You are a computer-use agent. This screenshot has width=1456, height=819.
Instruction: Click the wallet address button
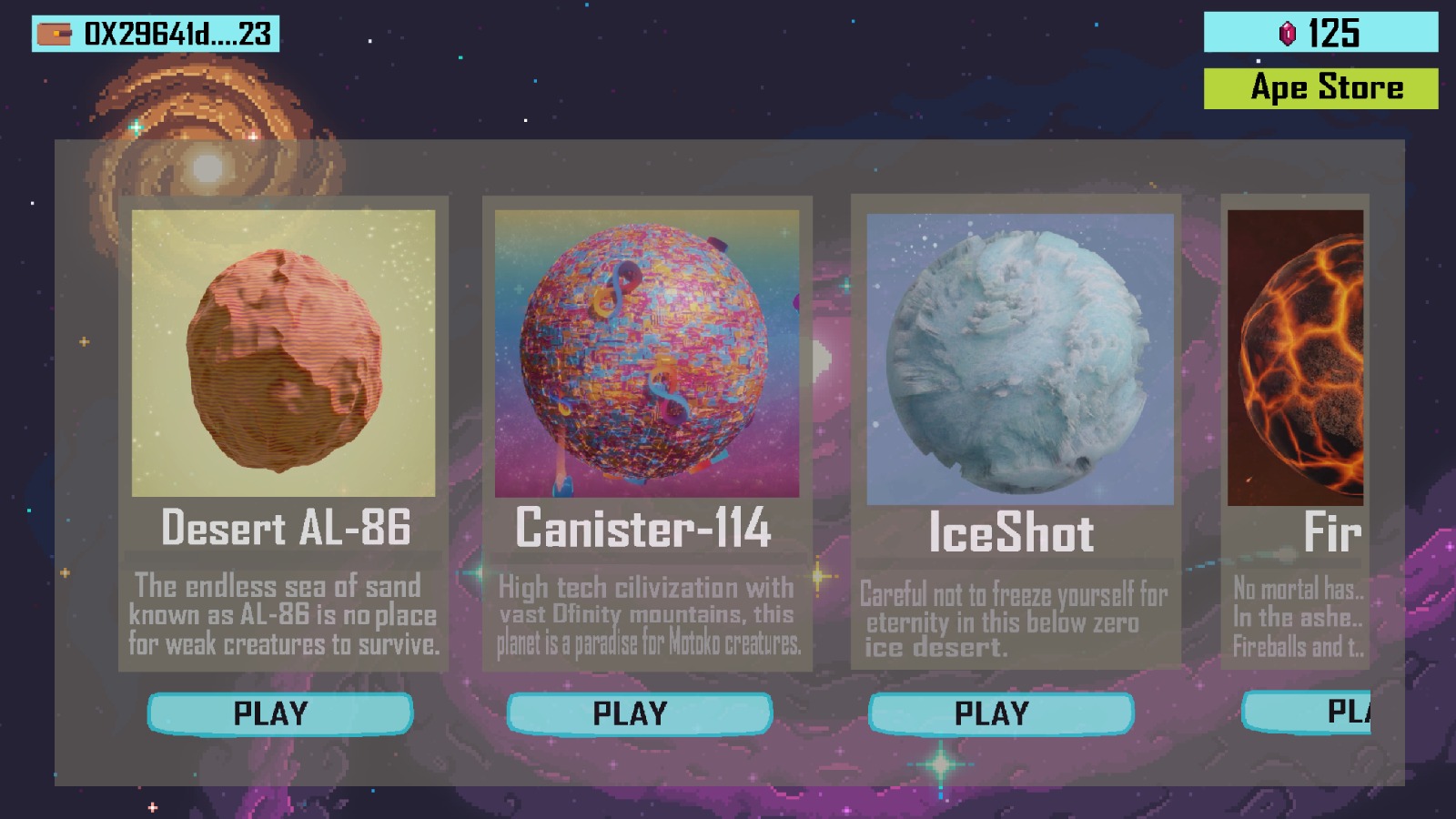(x=156, y=34)
